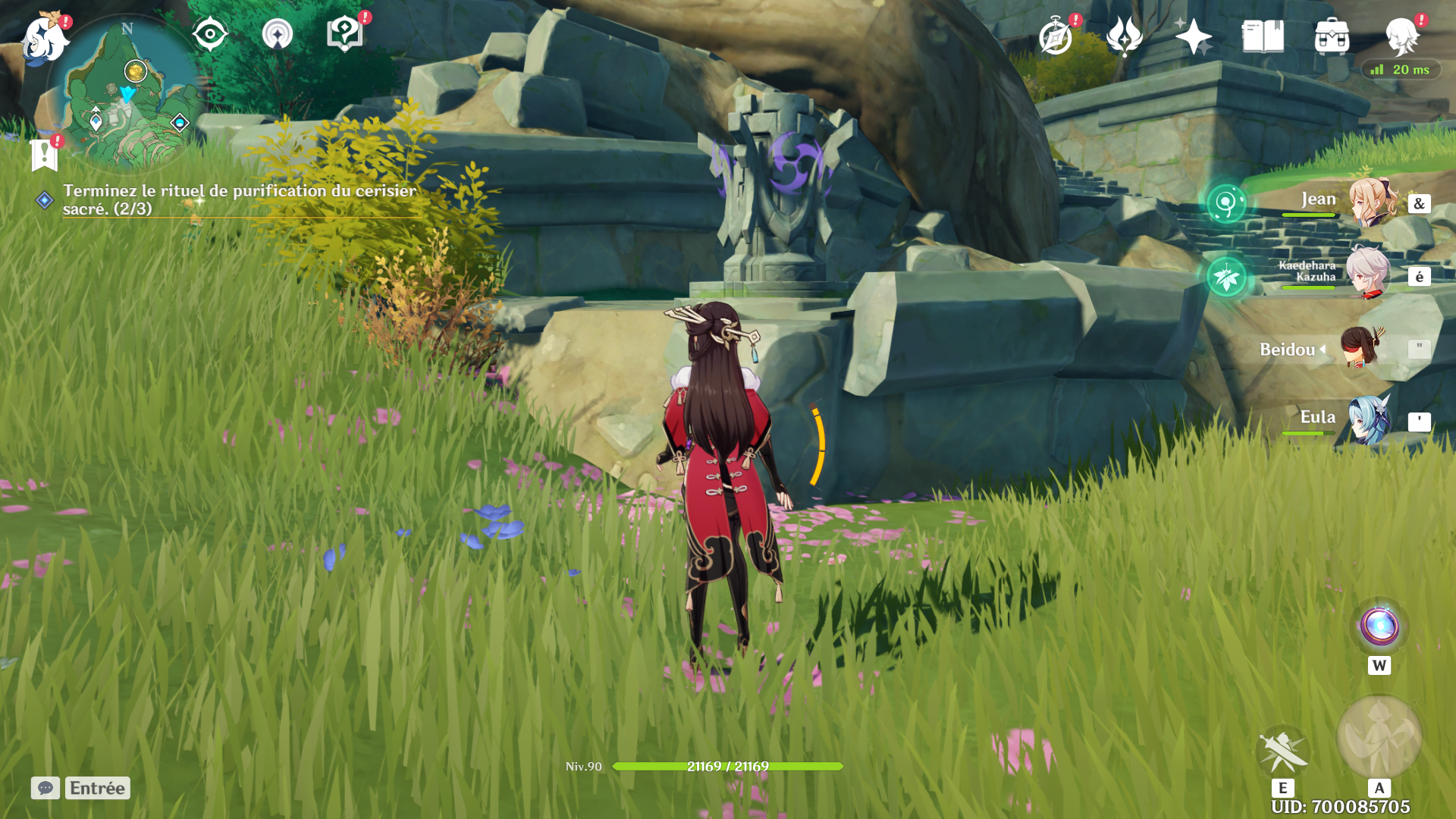This screenshot has height=819, width=1456.
Task: Select the tracked cherry tree ritual quest
Action: [x=239, y=199]
